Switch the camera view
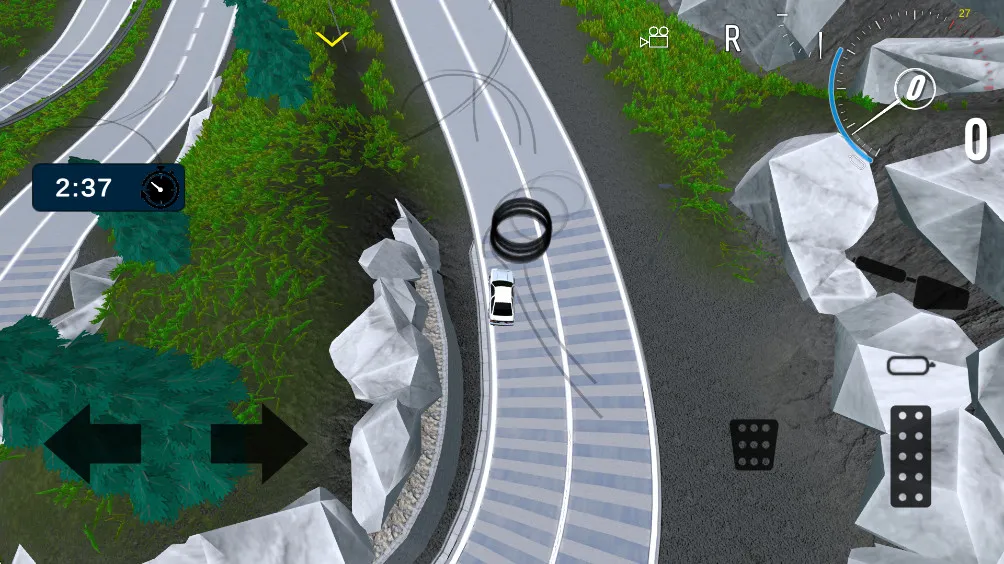This screenshot has width=1004, height=564. click(655, 39)
